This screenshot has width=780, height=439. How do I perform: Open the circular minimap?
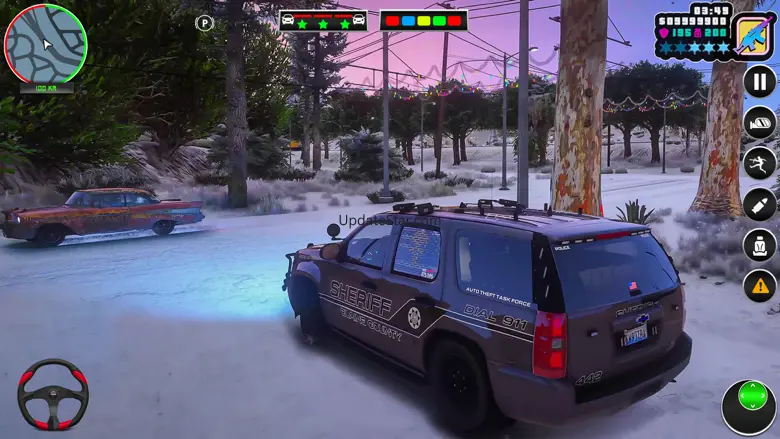tap(45, 44)
